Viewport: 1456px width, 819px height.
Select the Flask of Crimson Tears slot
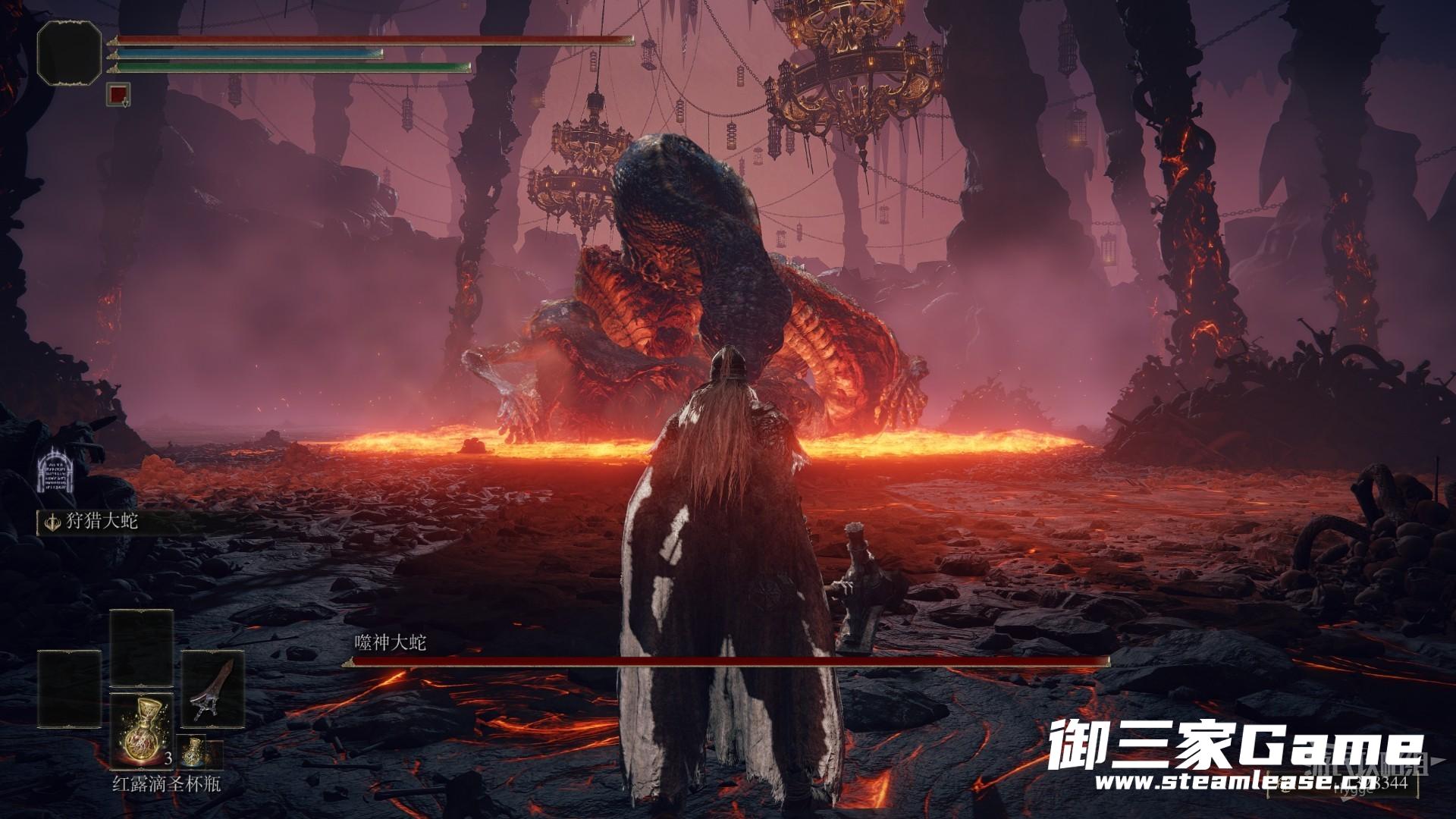pyautogui.click(x=142, y=731)
